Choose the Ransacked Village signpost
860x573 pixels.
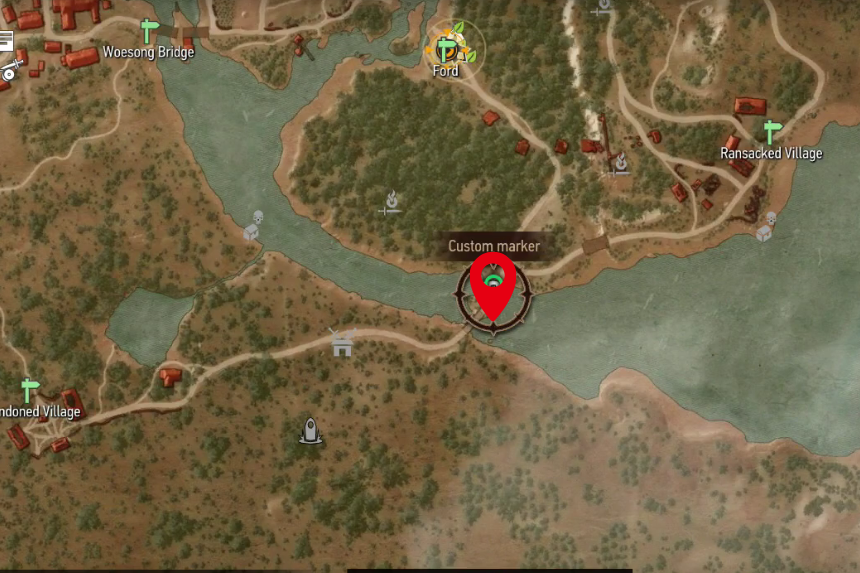pyautogui.click(x=771, y=131)
